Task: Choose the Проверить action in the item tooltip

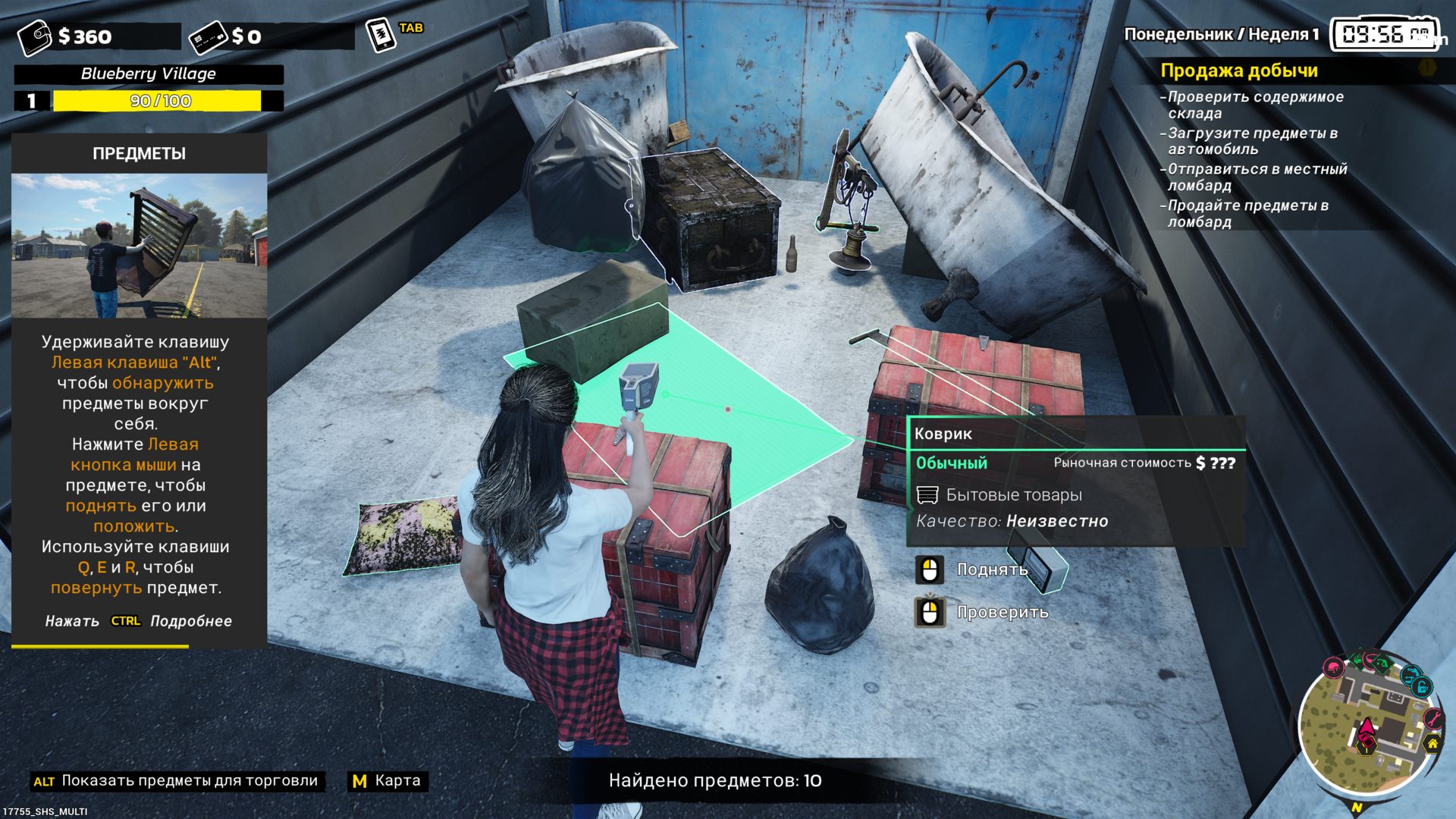Action: 1002,612
